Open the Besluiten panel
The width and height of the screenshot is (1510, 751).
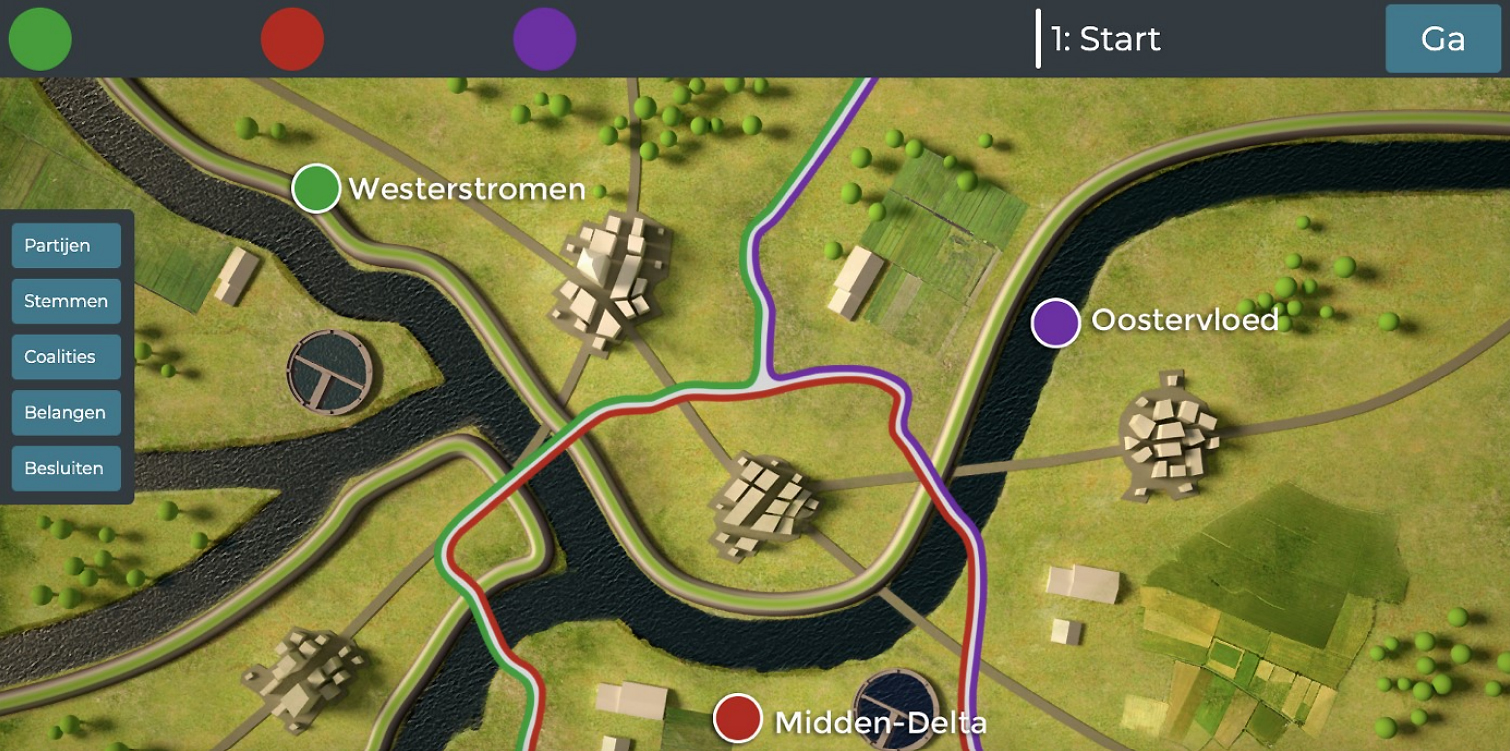point(65,468)
